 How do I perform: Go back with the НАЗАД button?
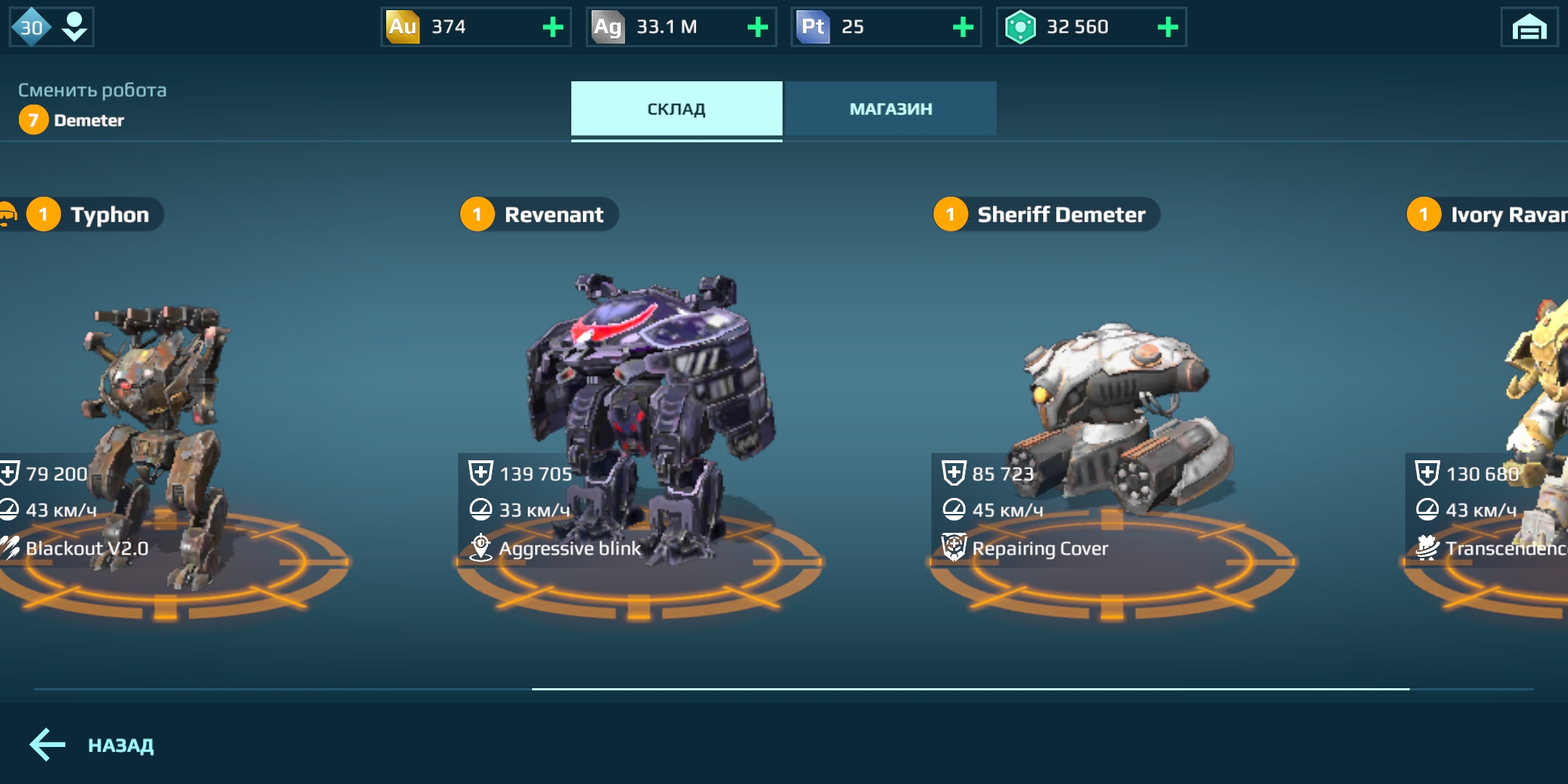click(92, 745)
